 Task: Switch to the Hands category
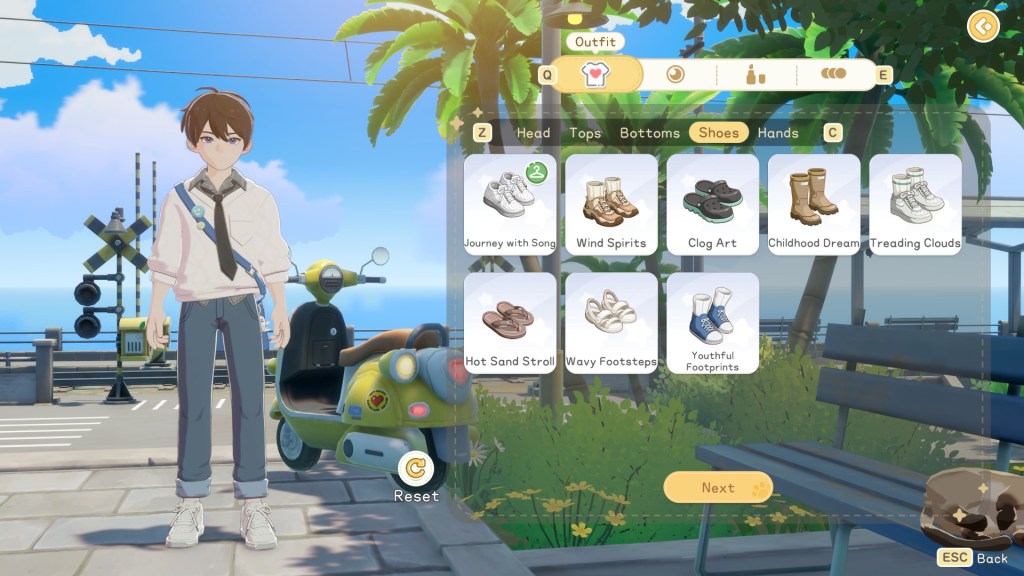click(778, 133)
